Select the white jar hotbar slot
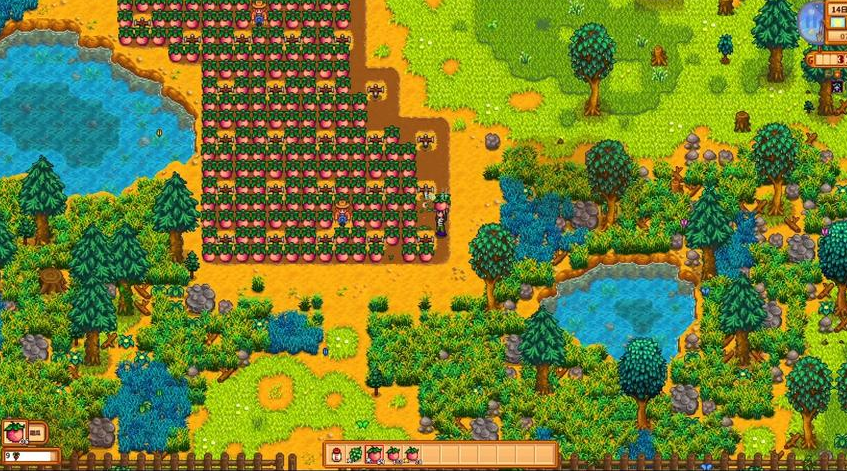This screenshot has width=847, height=471. click(337, 455)
